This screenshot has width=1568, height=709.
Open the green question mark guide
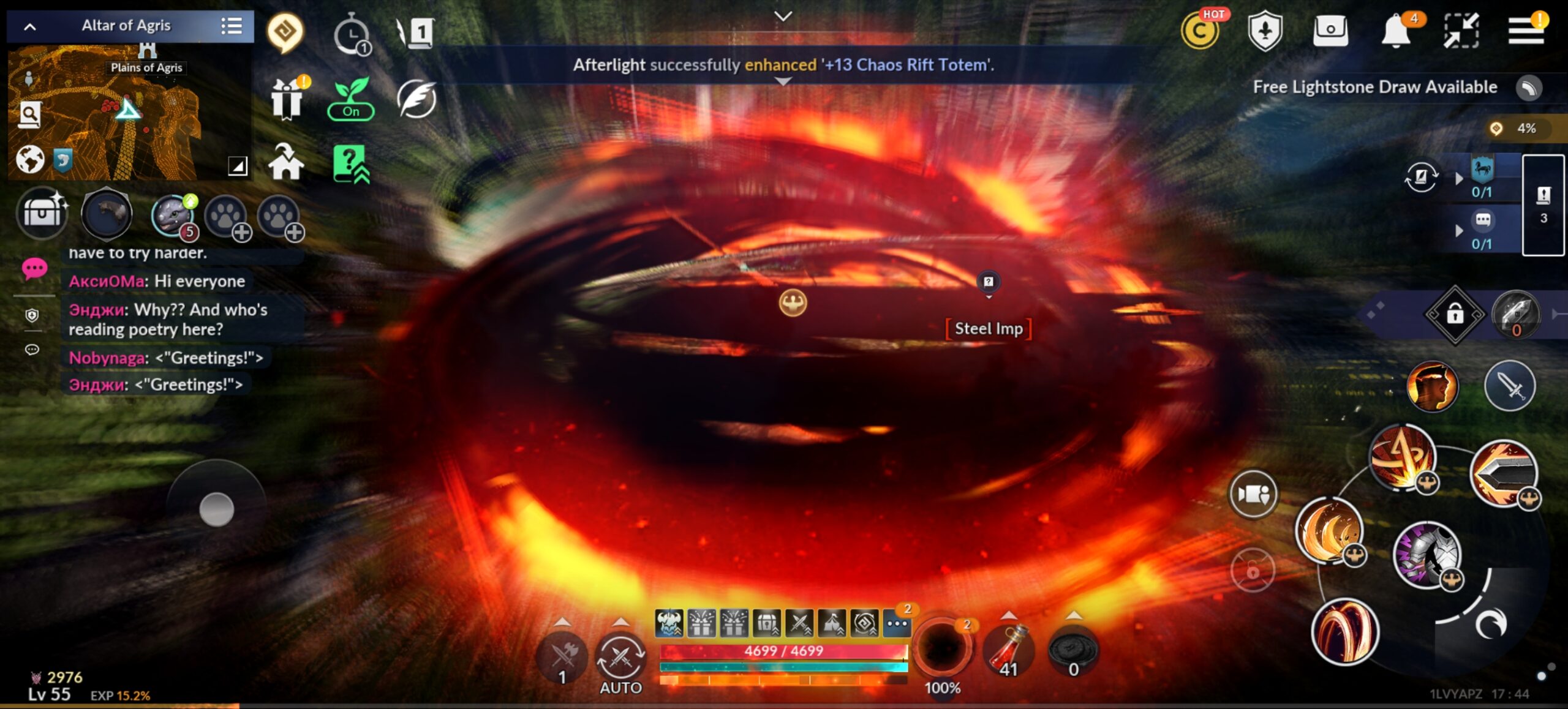[x=350, y=163]
